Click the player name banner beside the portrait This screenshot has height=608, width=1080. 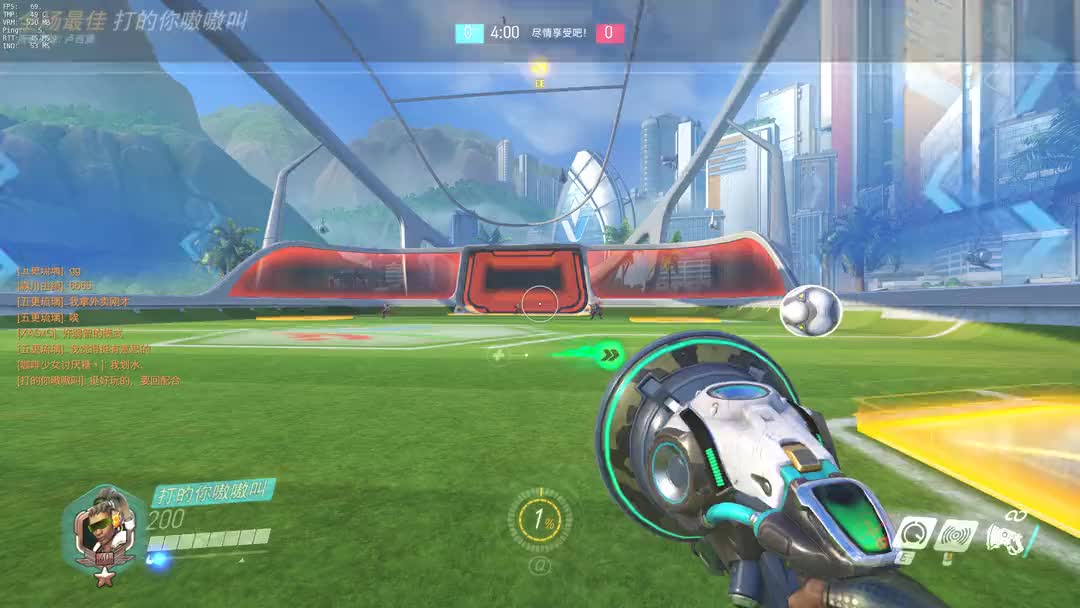(x=212, y=492)
